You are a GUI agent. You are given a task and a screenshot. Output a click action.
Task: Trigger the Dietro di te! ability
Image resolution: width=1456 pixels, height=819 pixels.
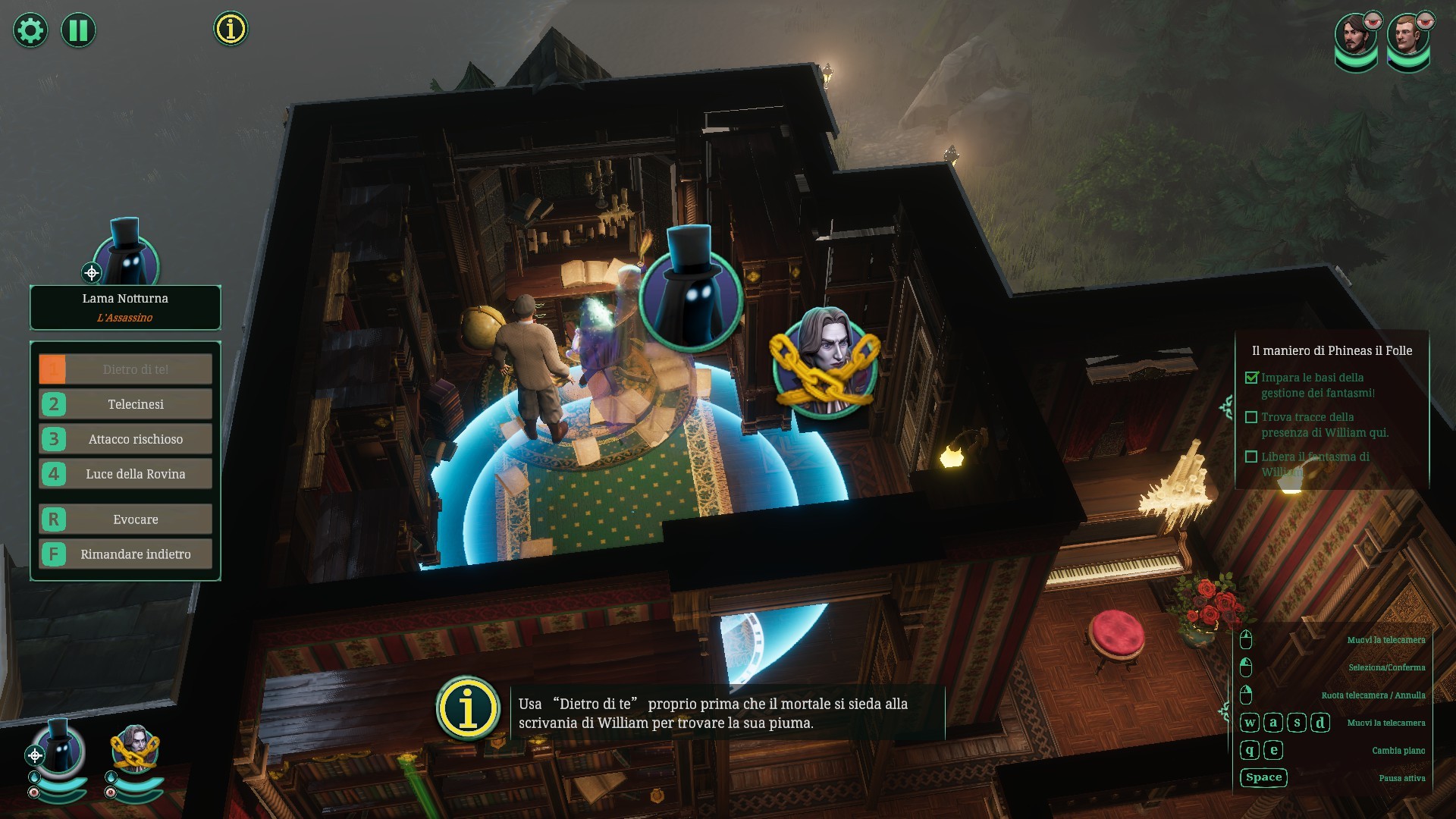click(126, 369)
